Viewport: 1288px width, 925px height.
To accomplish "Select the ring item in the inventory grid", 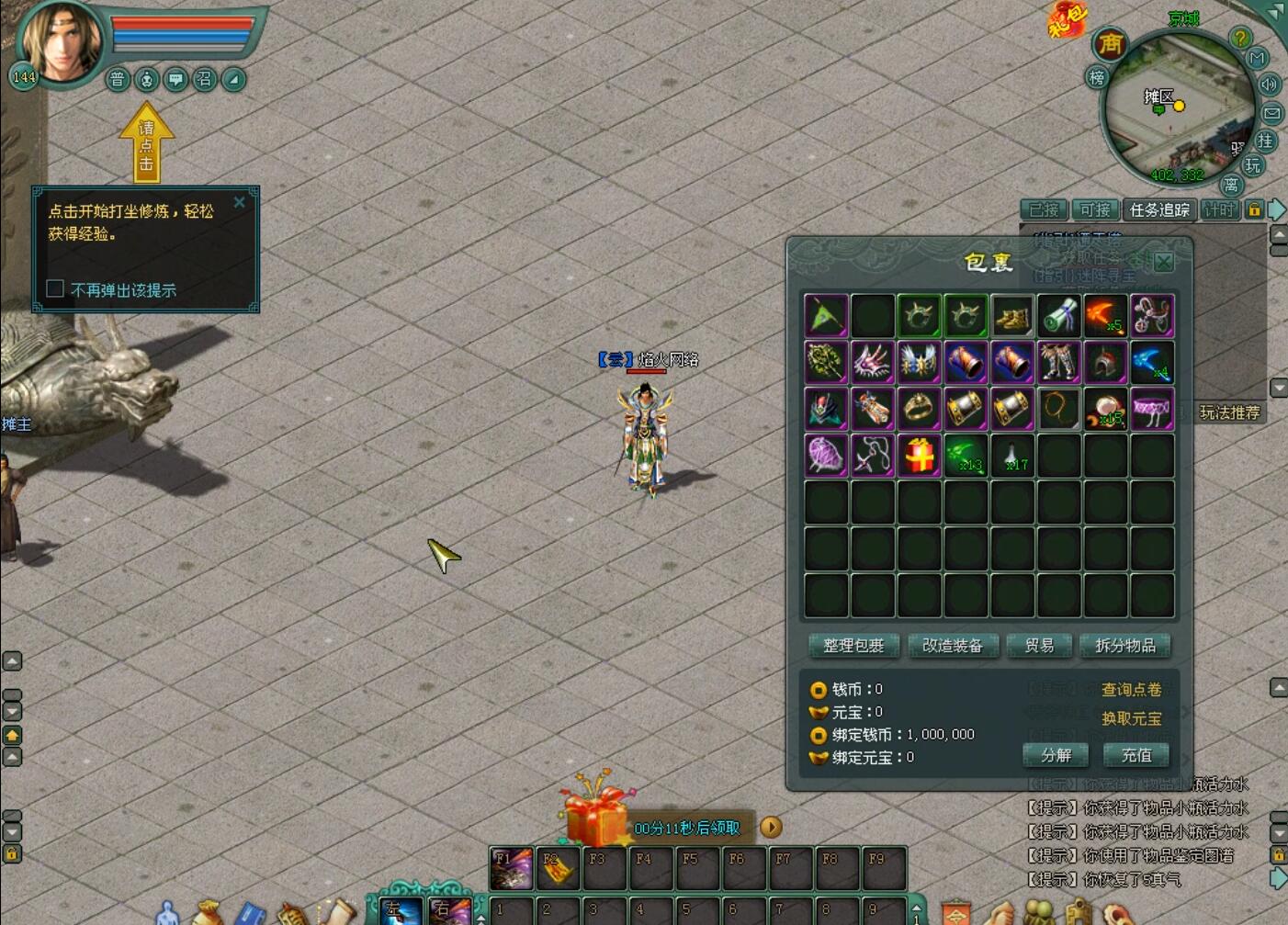I will 918,408.
